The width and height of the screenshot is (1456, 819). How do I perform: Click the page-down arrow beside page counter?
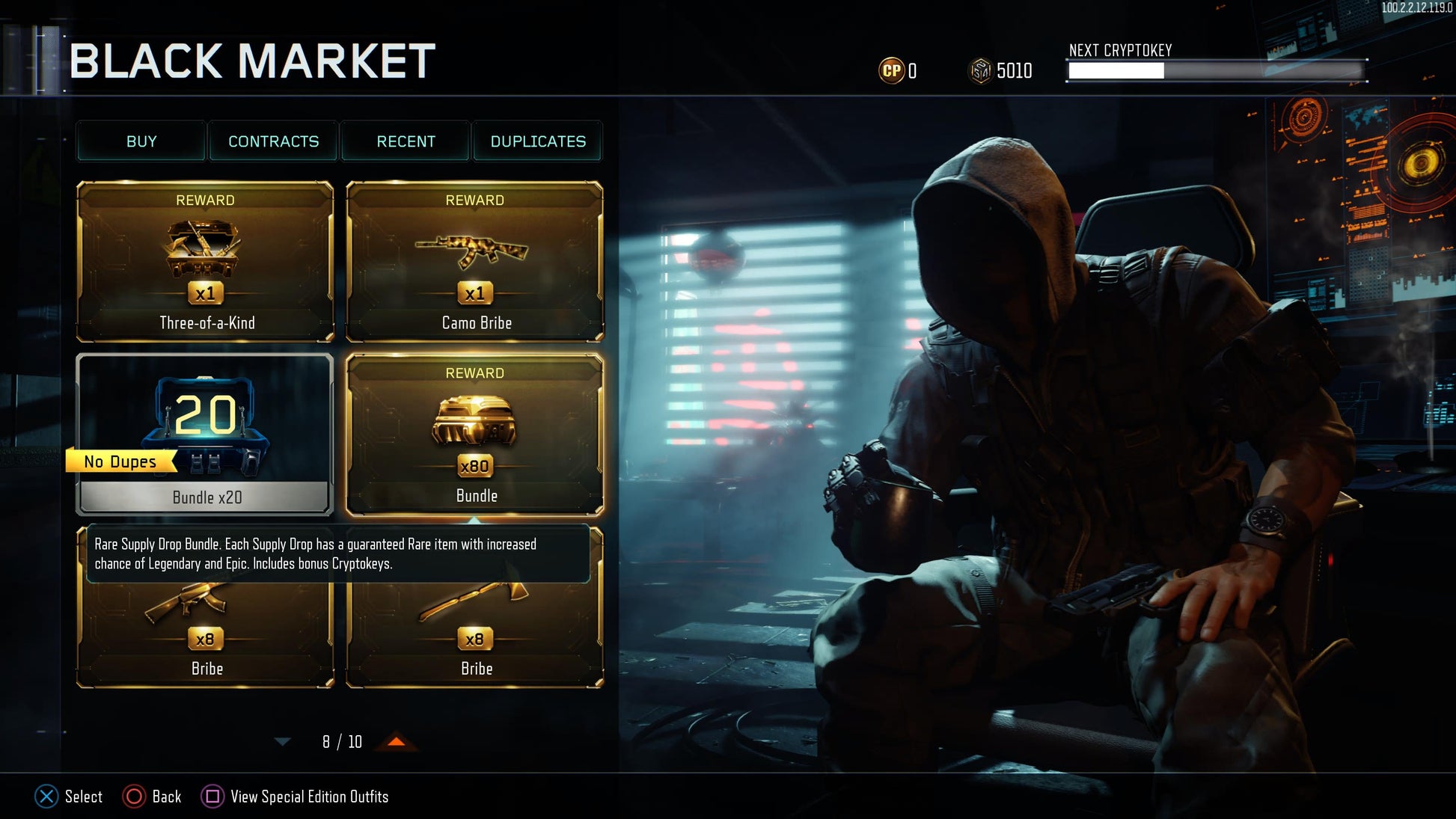pos(282,742)
